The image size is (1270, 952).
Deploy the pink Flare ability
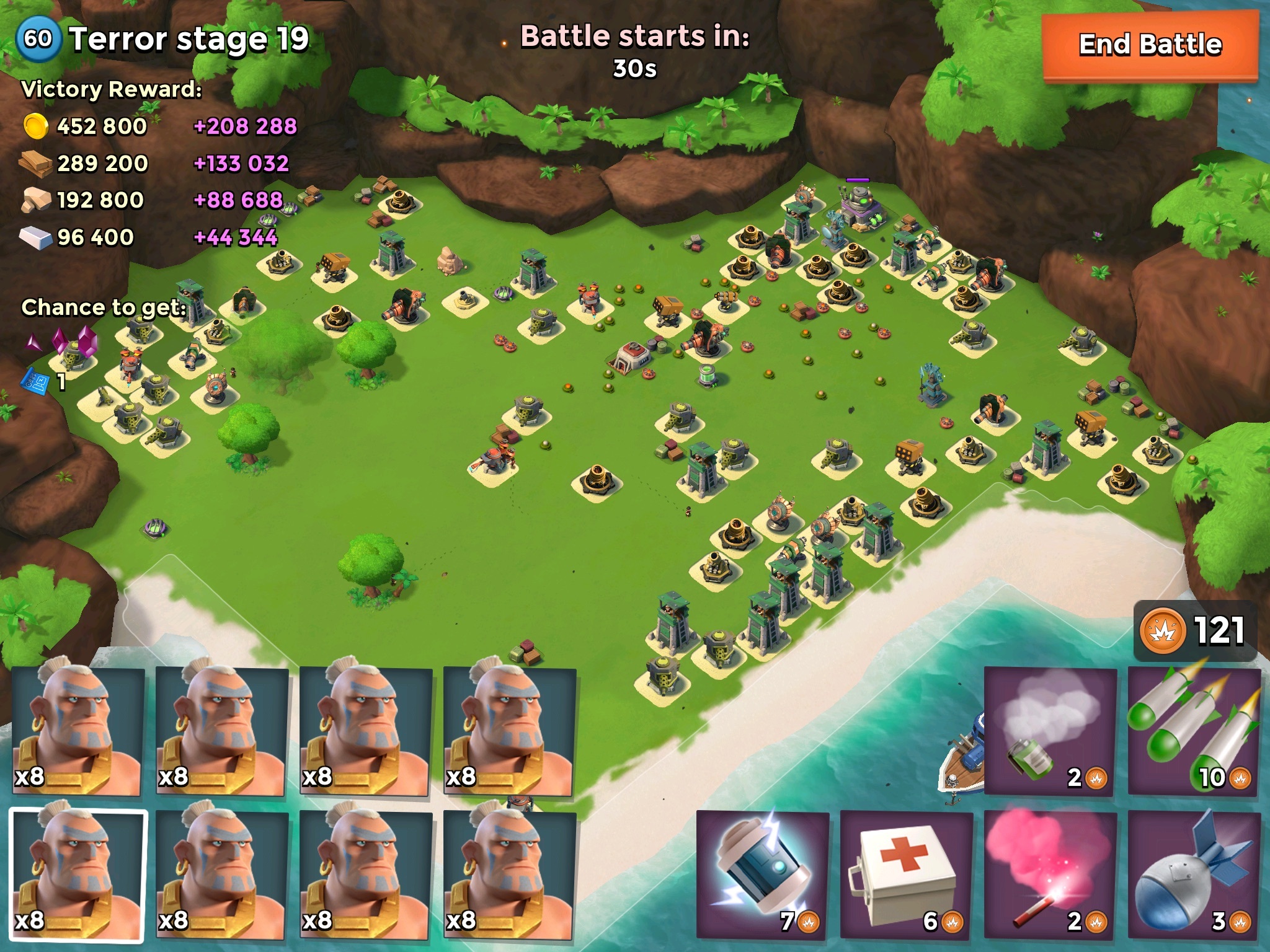[x=1050, y=874]
